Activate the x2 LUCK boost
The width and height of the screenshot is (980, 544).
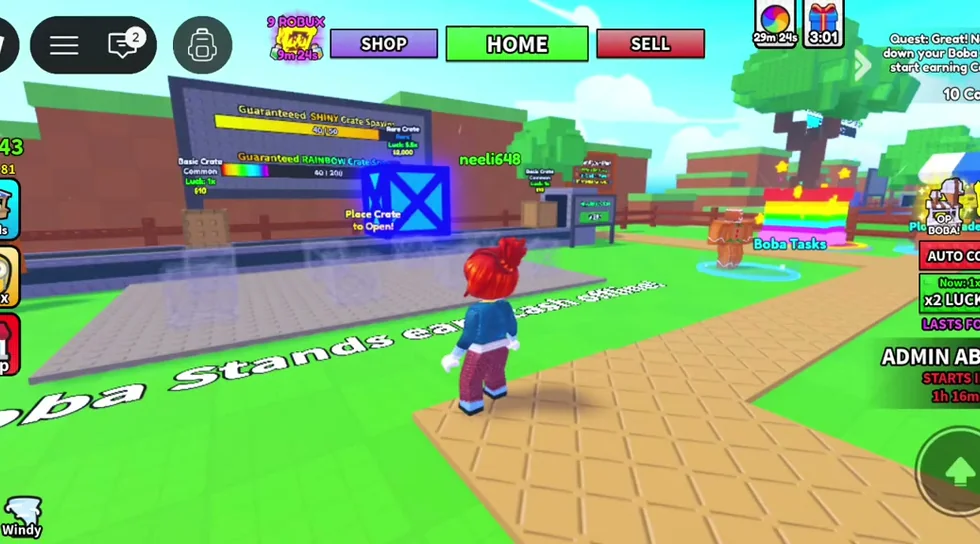(x=951, y=293)
